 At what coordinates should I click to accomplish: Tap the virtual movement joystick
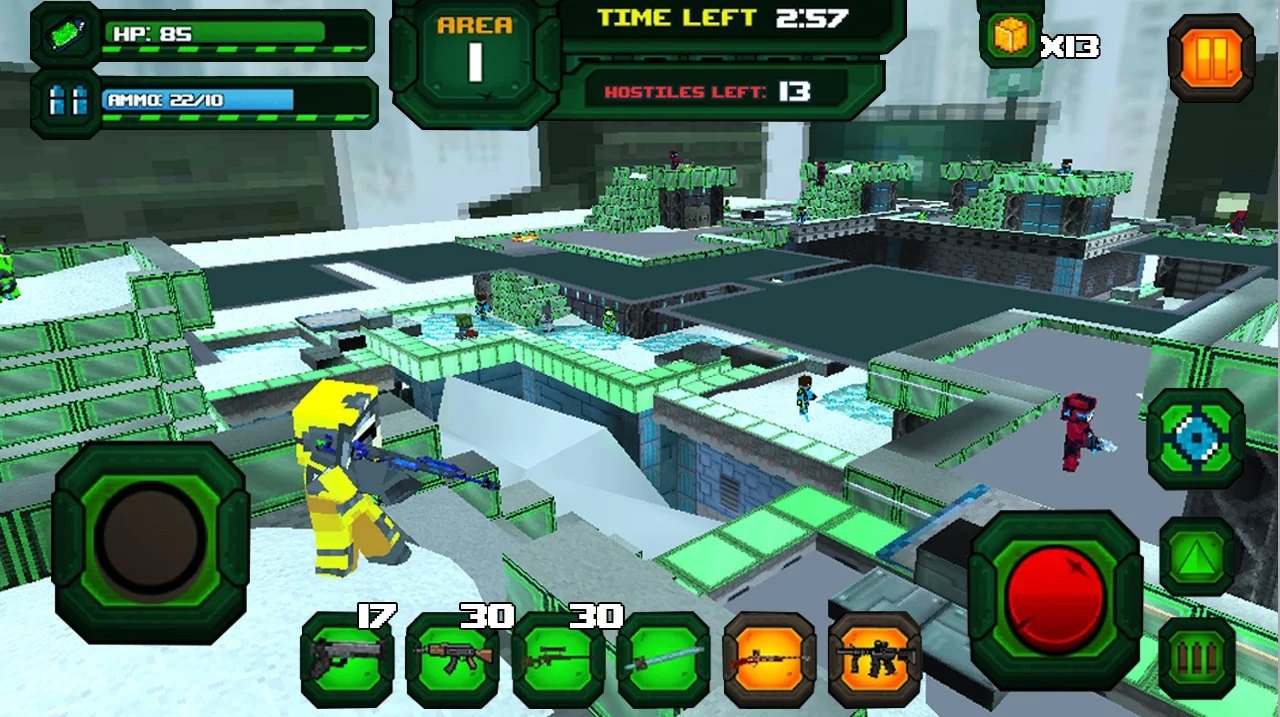tap(150, 542)
